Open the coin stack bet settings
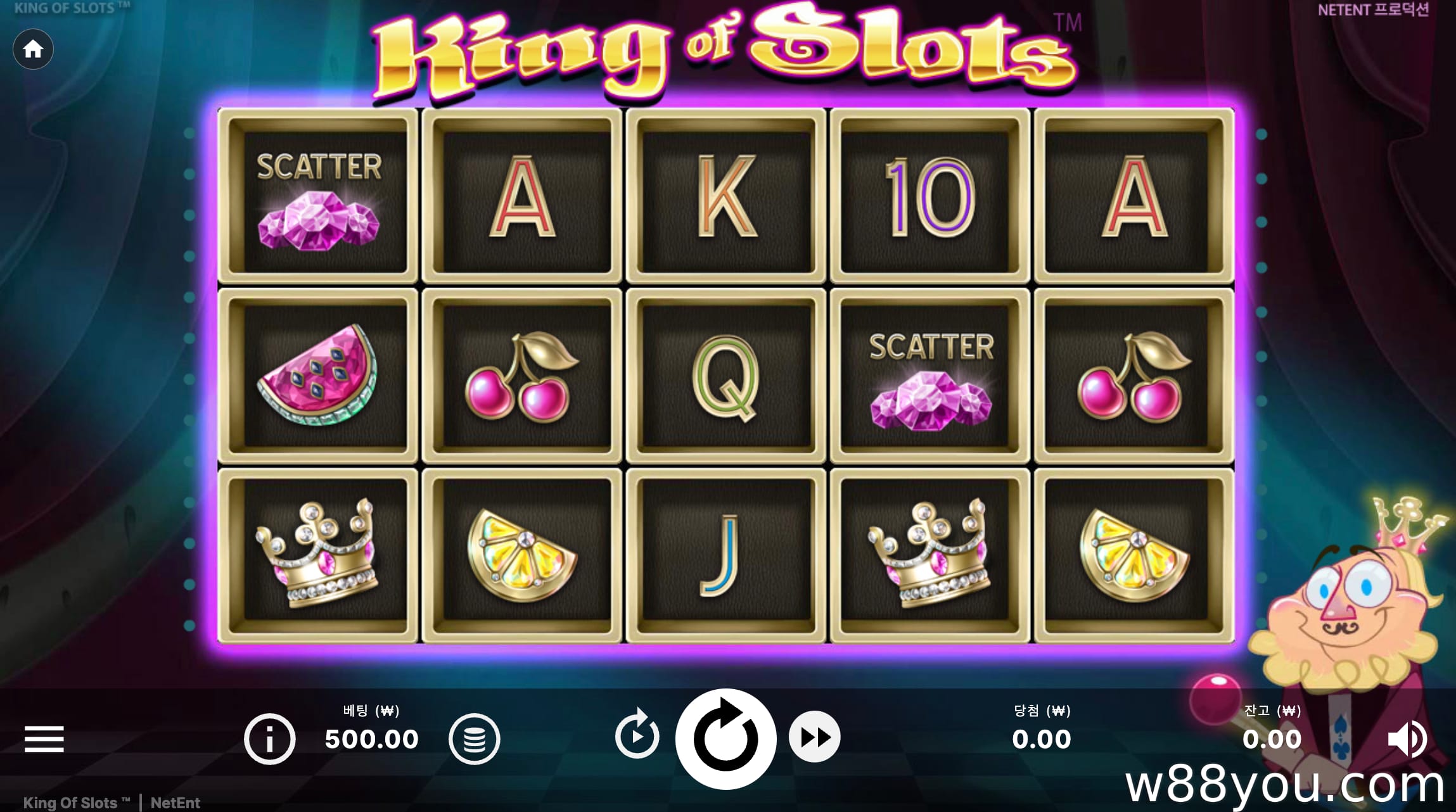 coord(474,739)
